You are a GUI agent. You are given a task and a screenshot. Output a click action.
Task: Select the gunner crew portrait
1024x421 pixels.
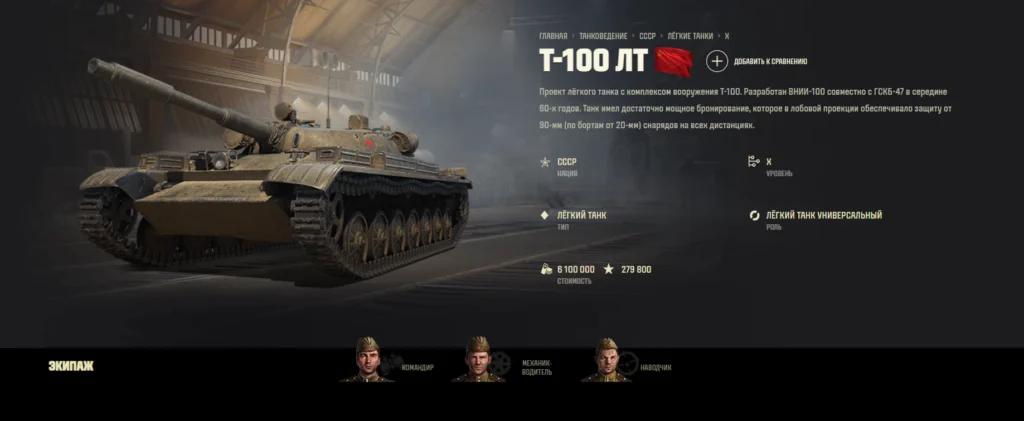pos(606,360)
